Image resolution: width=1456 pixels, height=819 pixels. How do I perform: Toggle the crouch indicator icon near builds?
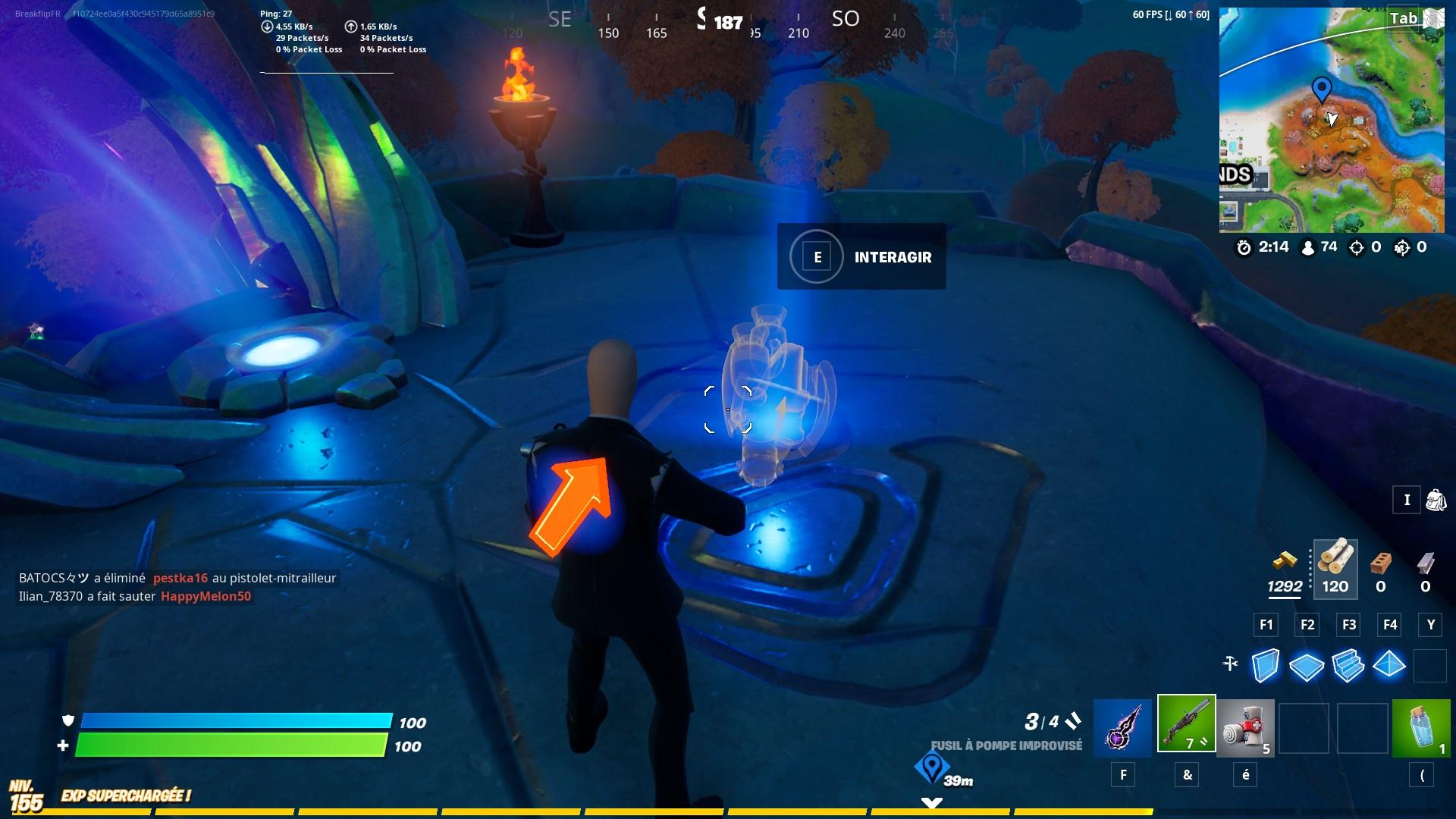click(1230, 664)
